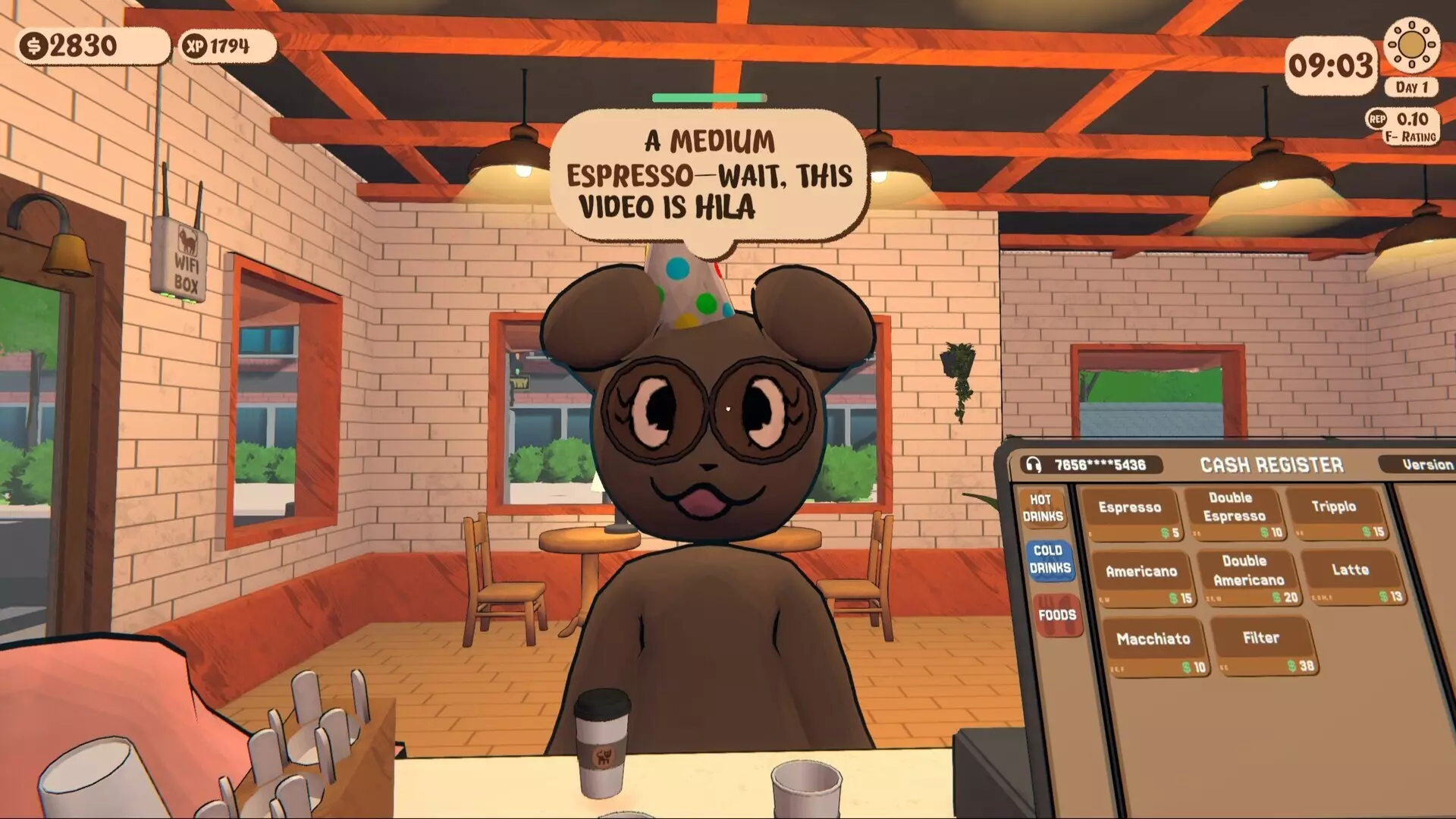Click the XP badge icon
This screenshot has width=1456, height=819.
click(196, 45)
